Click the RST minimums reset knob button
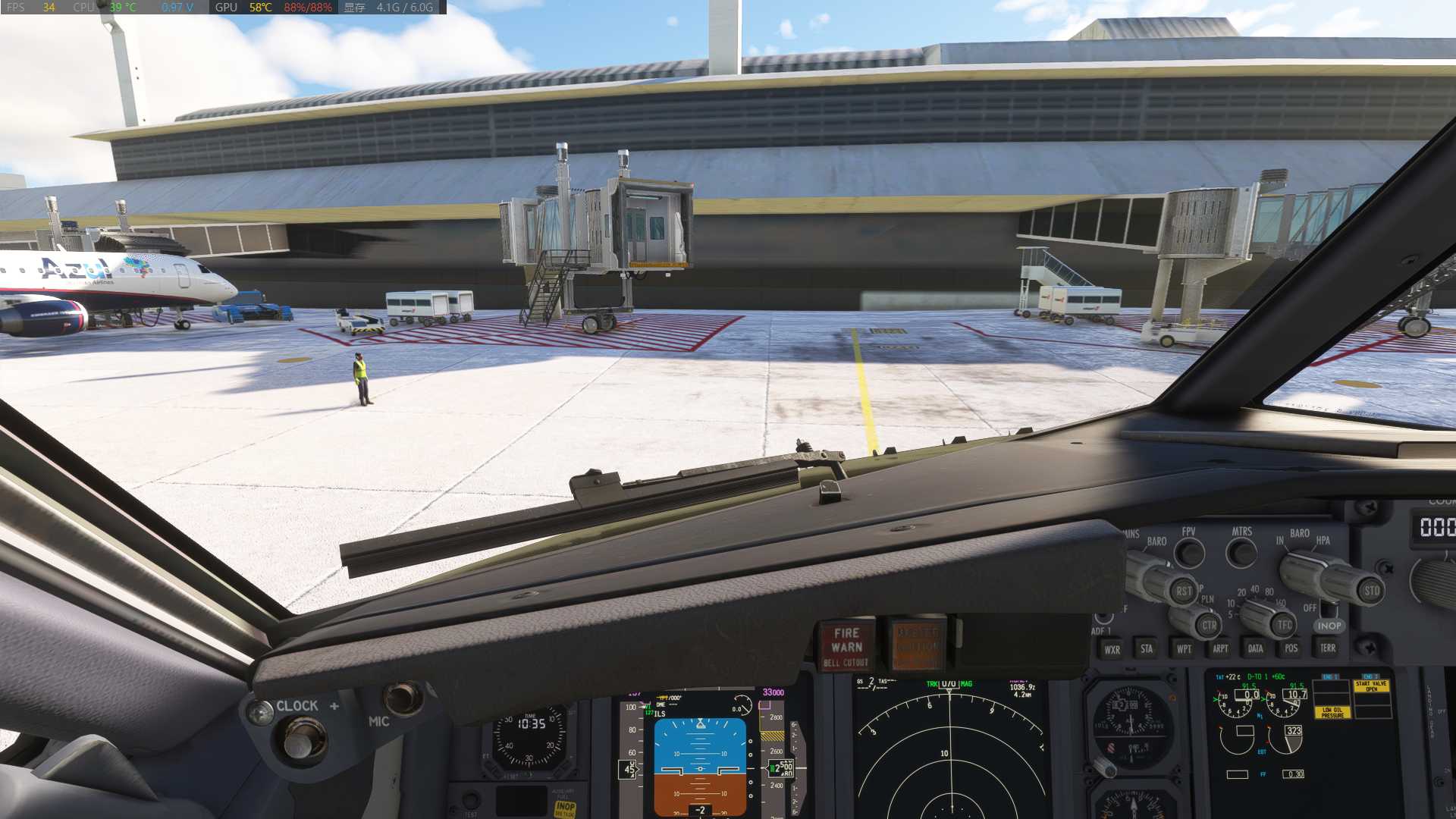The height and width of the screenshot is (819, 1456). click(1183, 591)
